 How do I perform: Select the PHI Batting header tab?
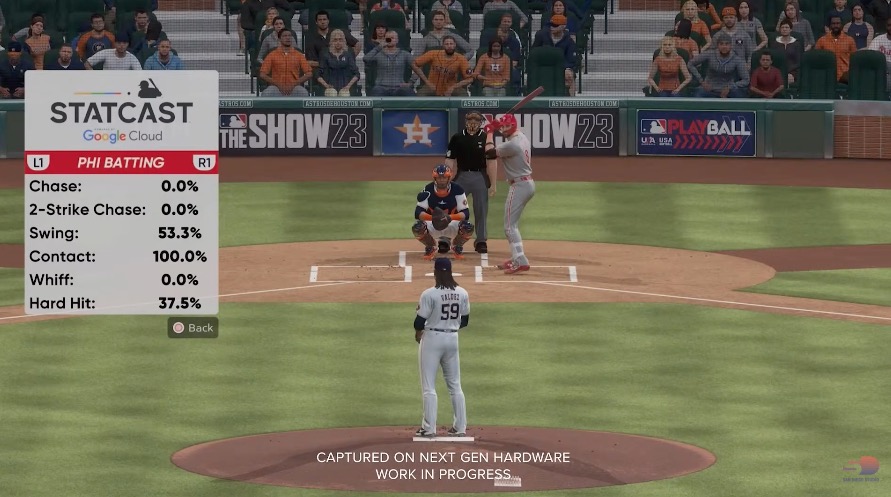(x=121, y=162)
